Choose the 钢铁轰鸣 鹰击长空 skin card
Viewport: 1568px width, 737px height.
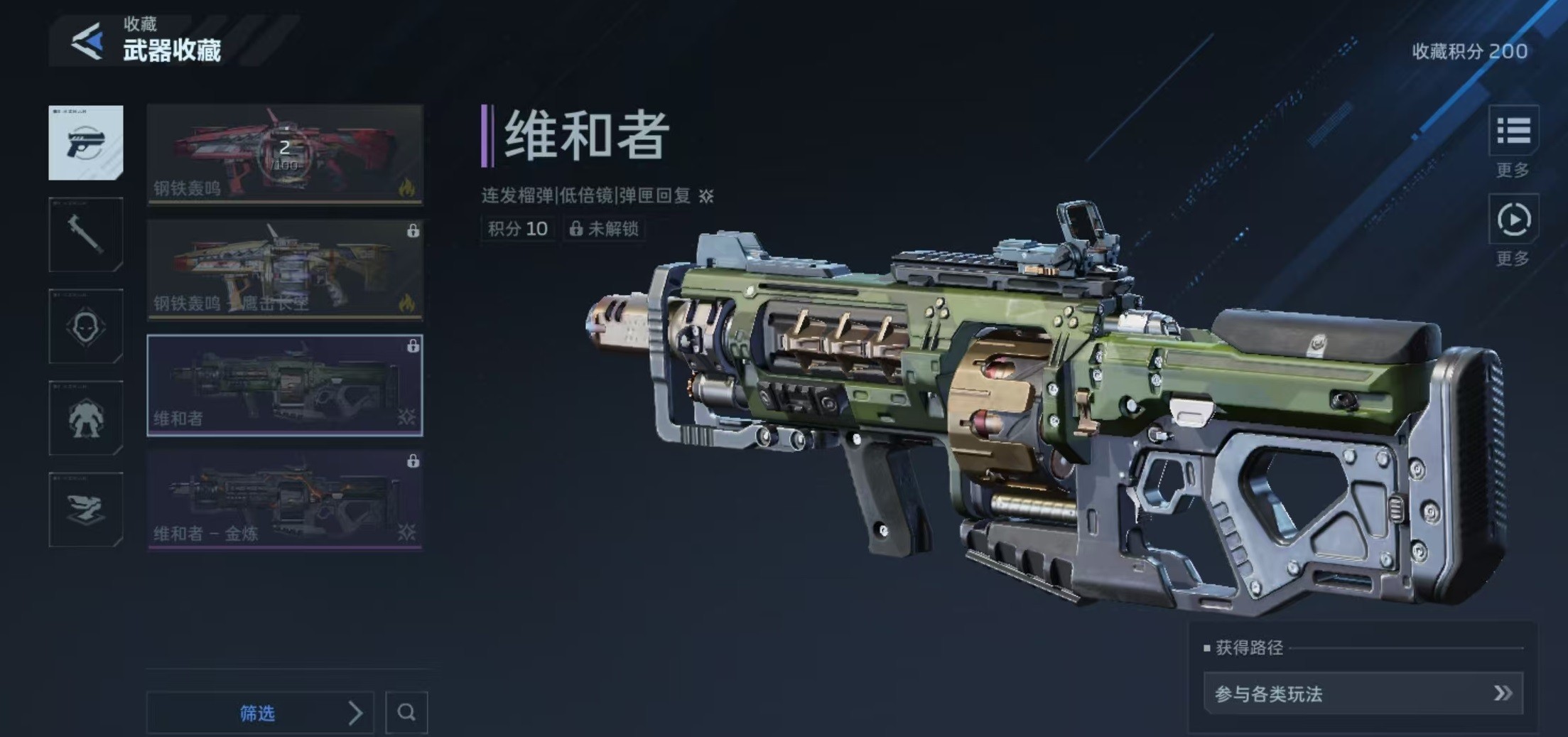285,270
